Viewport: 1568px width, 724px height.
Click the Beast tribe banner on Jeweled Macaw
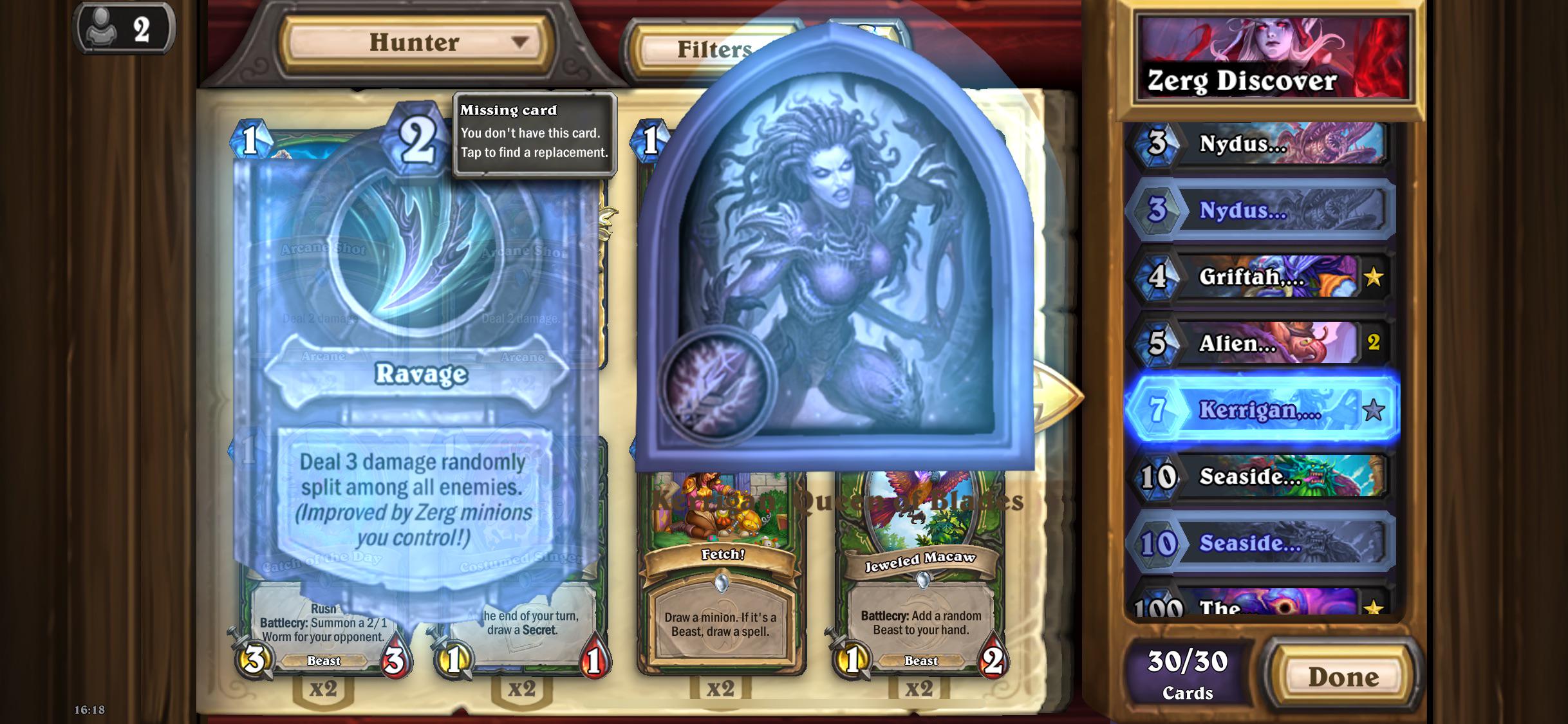pos(922,660)
